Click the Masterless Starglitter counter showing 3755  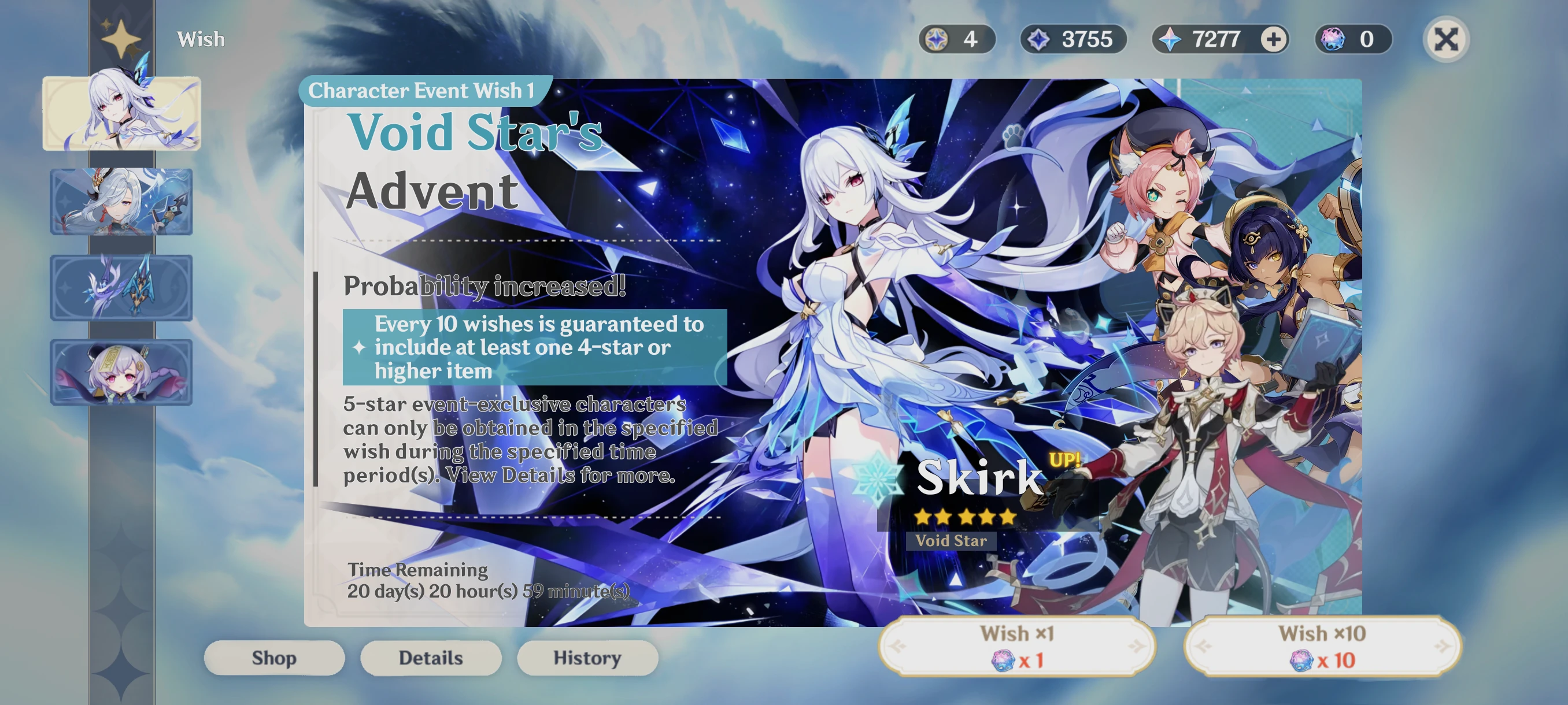[x=1074, y=39]
